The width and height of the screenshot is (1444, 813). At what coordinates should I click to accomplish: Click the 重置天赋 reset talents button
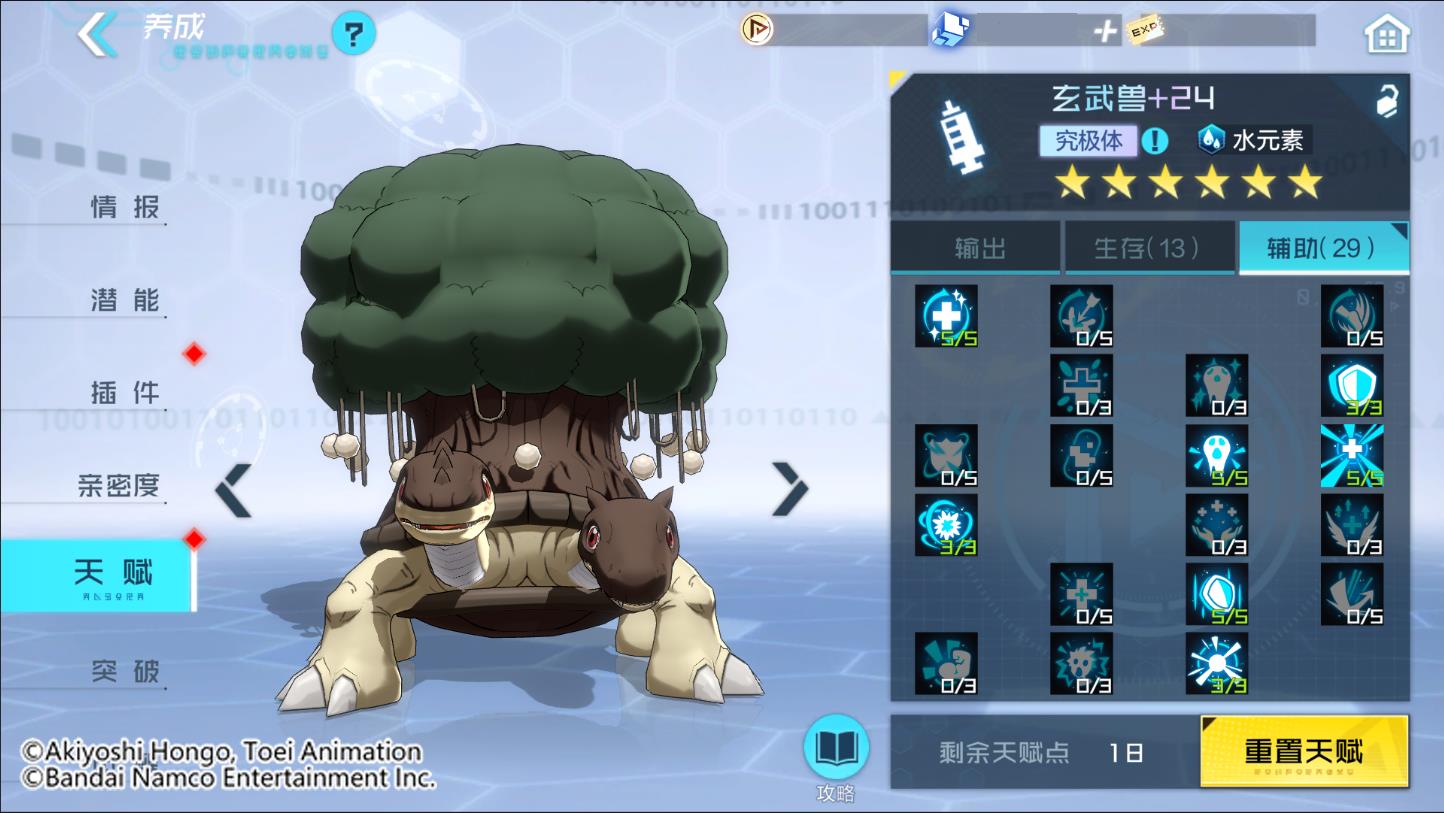1303,751
